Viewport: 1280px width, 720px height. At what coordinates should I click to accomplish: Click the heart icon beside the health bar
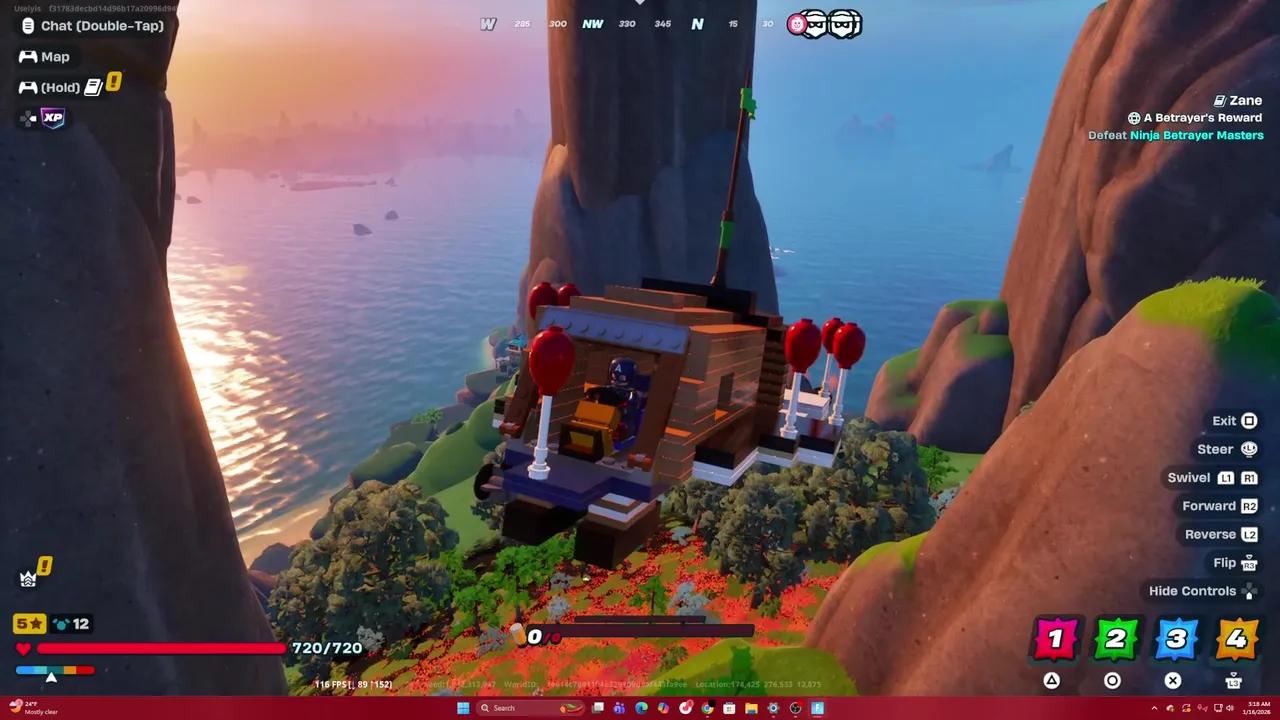22,648
